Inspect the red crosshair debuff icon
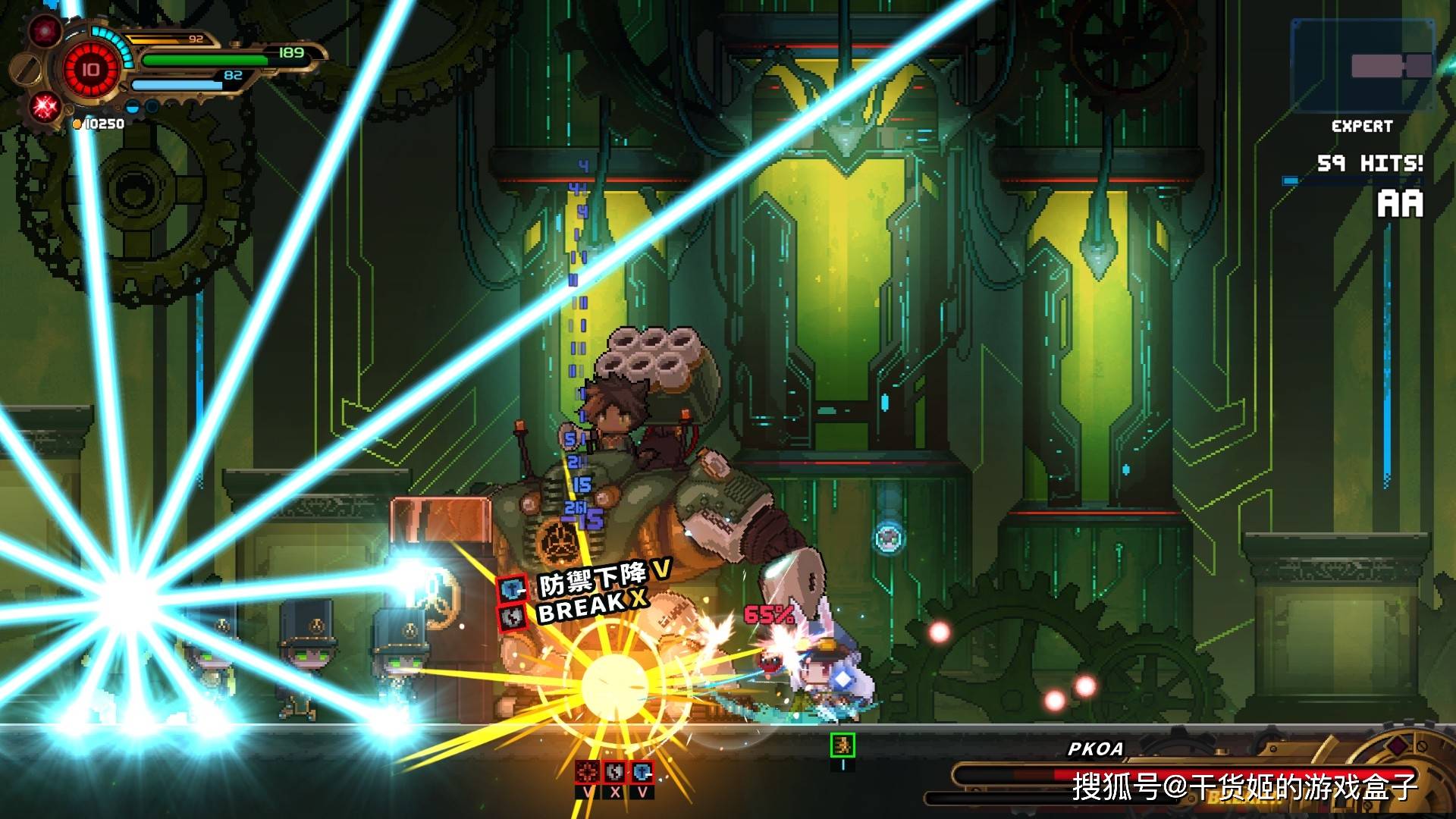Viewport: 1456px width, 819px height. point(587,772)
